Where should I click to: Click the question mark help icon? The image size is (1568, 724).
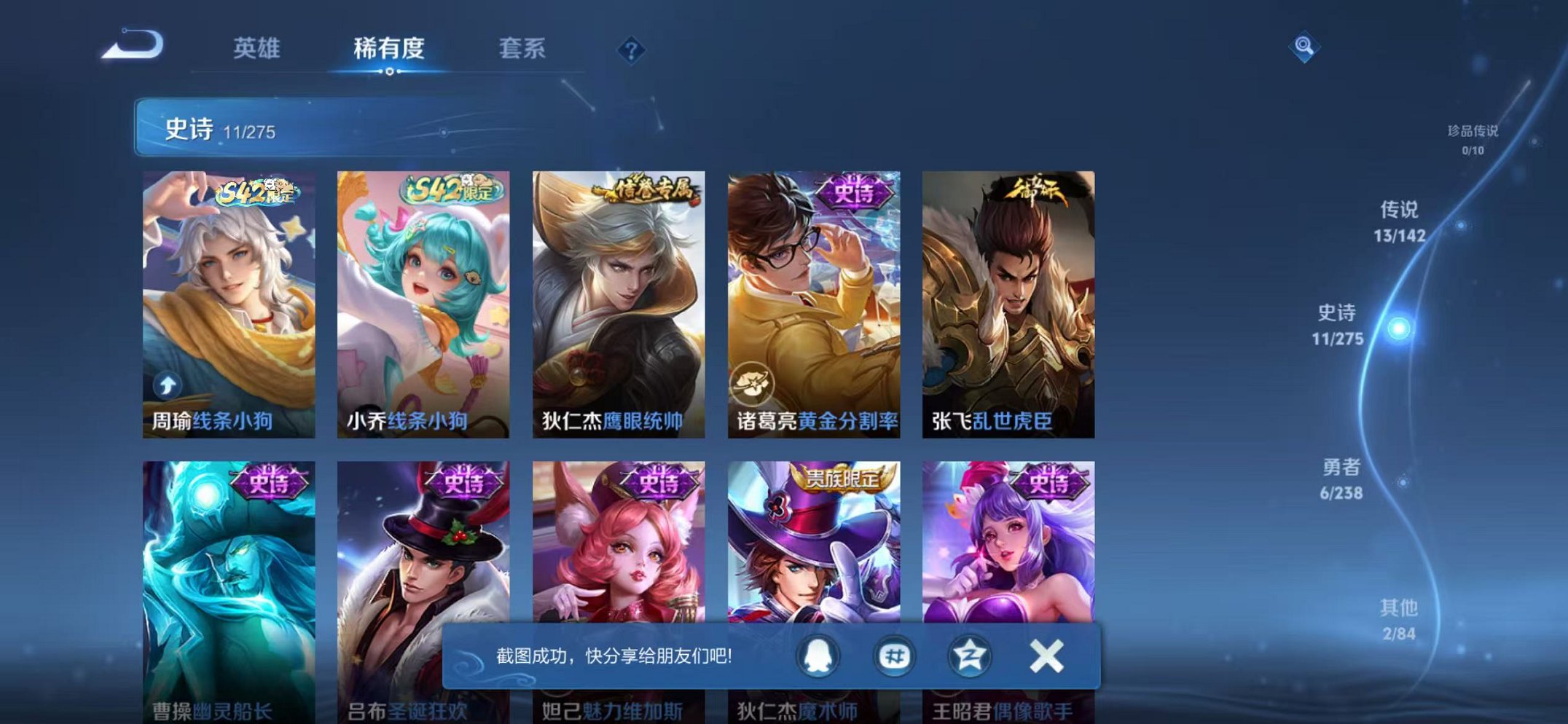coord(631,50)
